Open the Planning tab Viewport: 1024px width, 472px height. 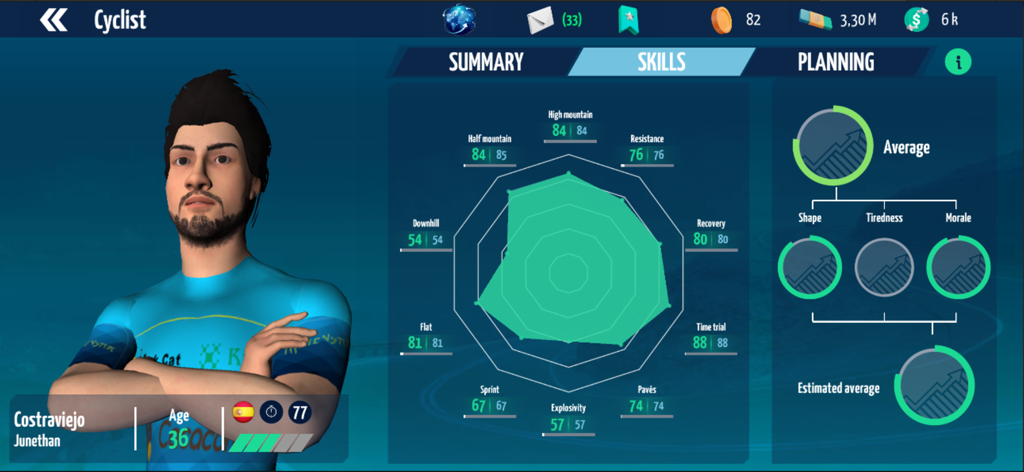pyautogui.click(x=835, y=62)
